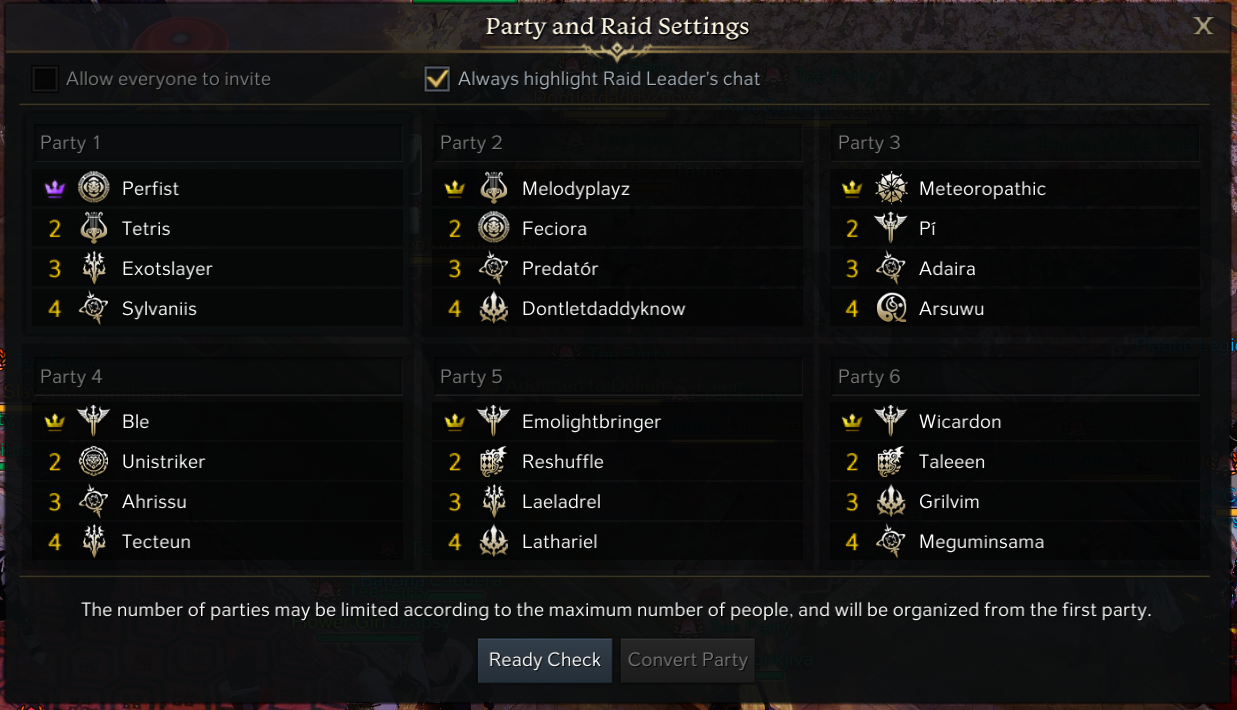Viewport: 1237px width, 710px height.
Task: Start a Ready Check
Action: [544, 660]
